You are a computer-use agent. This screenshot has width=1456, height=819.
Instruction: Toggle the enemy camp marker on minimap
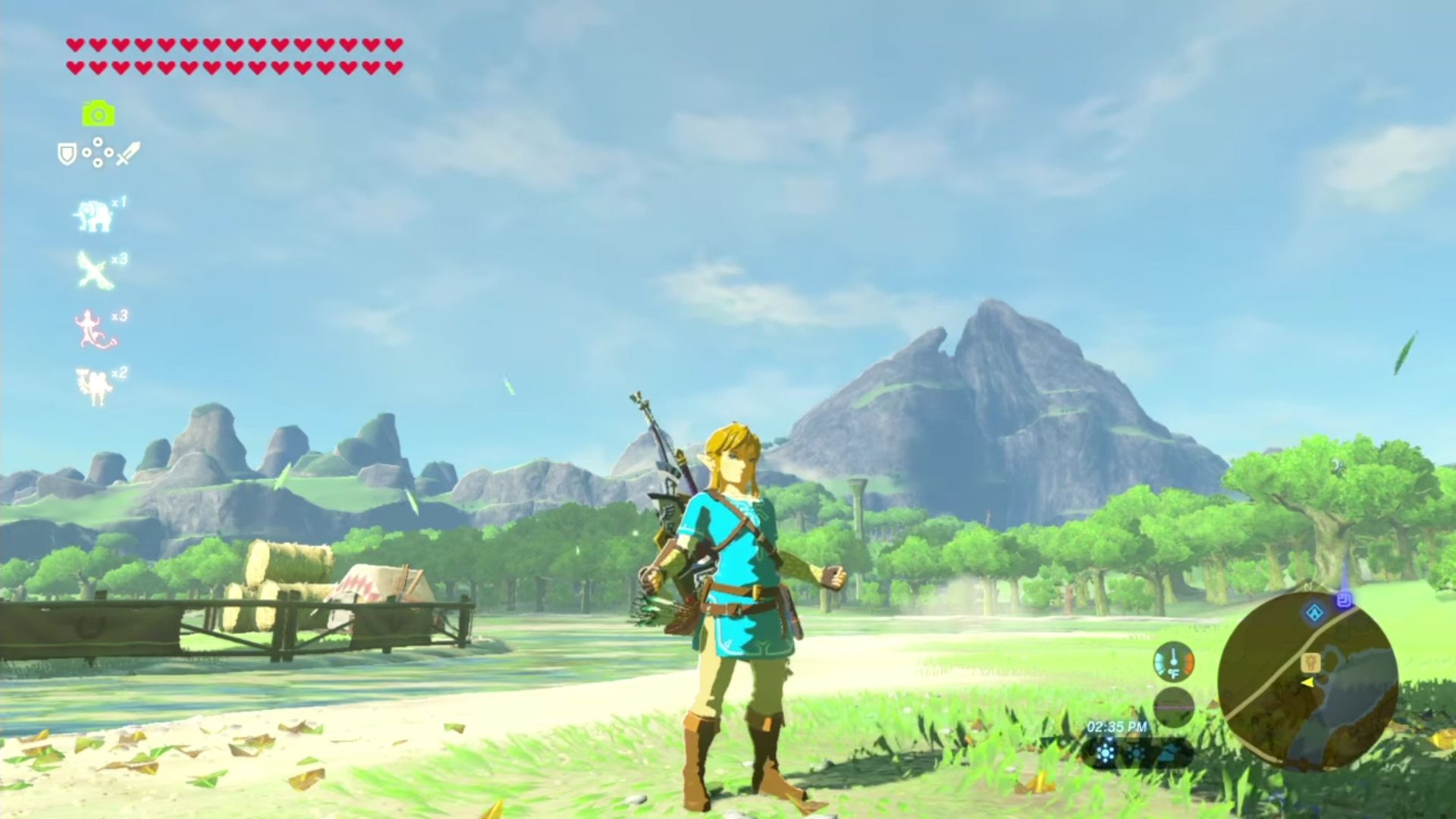click(x=1311, y=662)
